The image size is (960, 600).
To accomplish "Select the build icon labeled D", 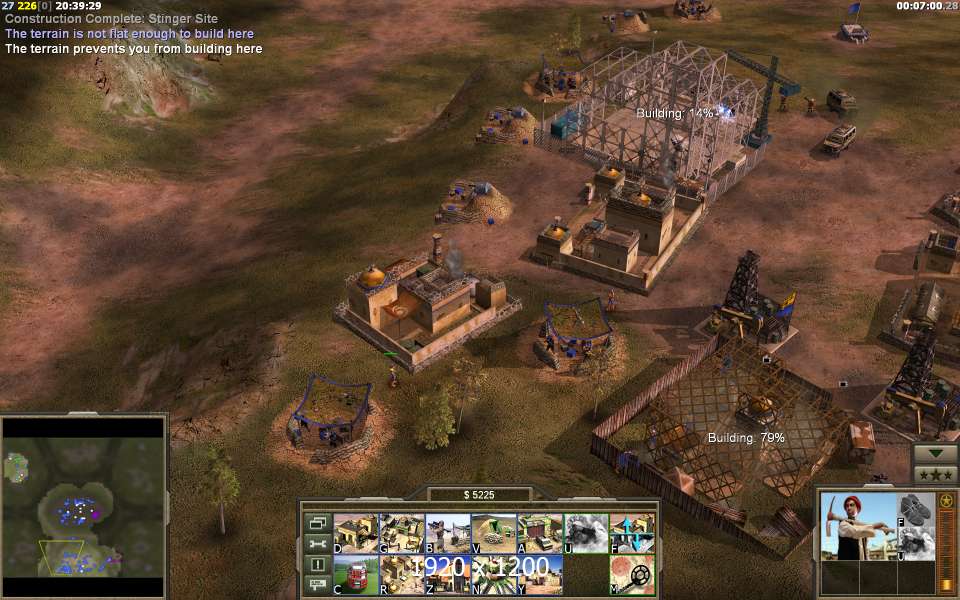I will [355, 533].
